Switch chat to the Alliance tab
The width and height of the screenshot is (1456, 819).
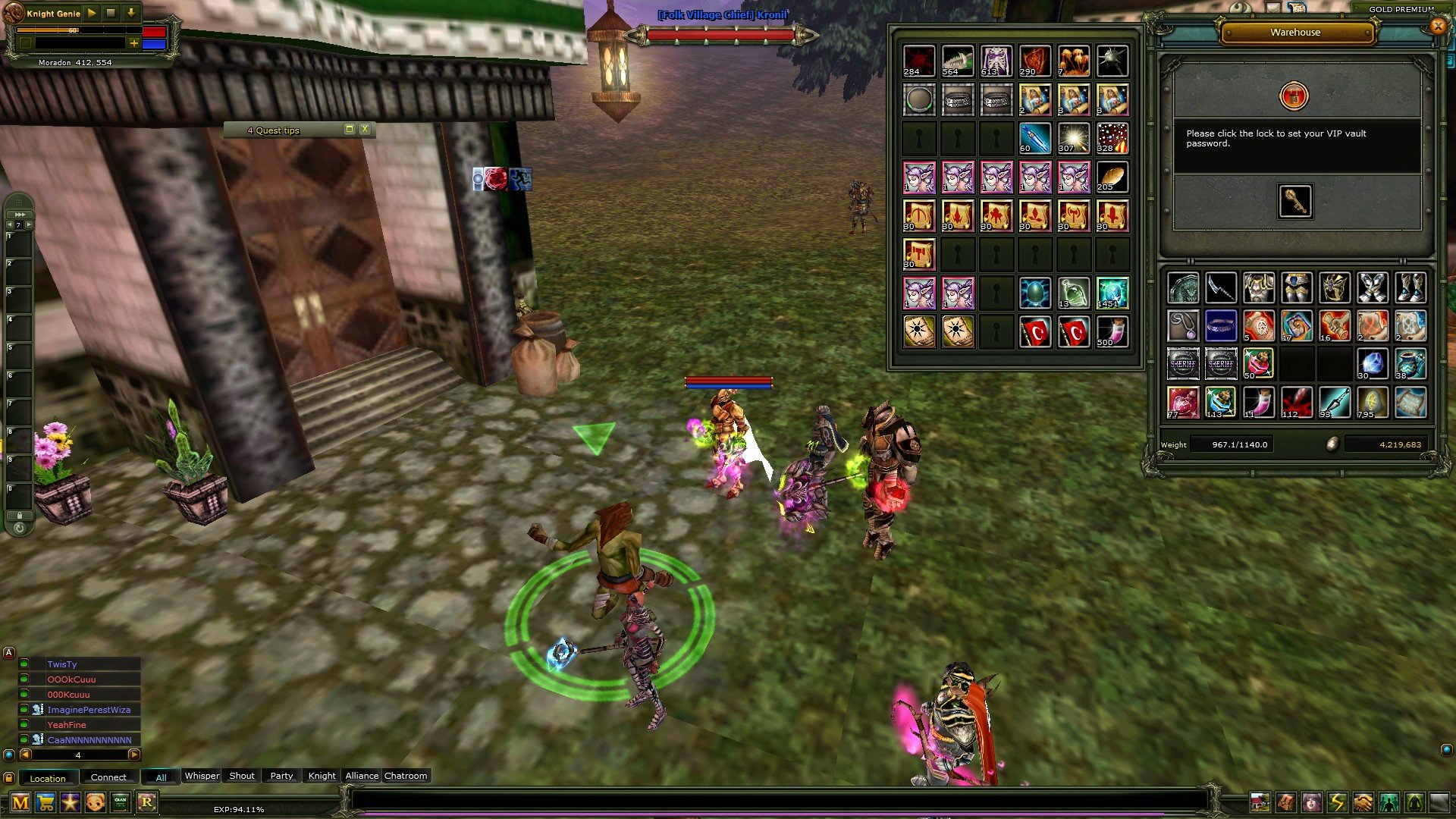coord(362,776)
